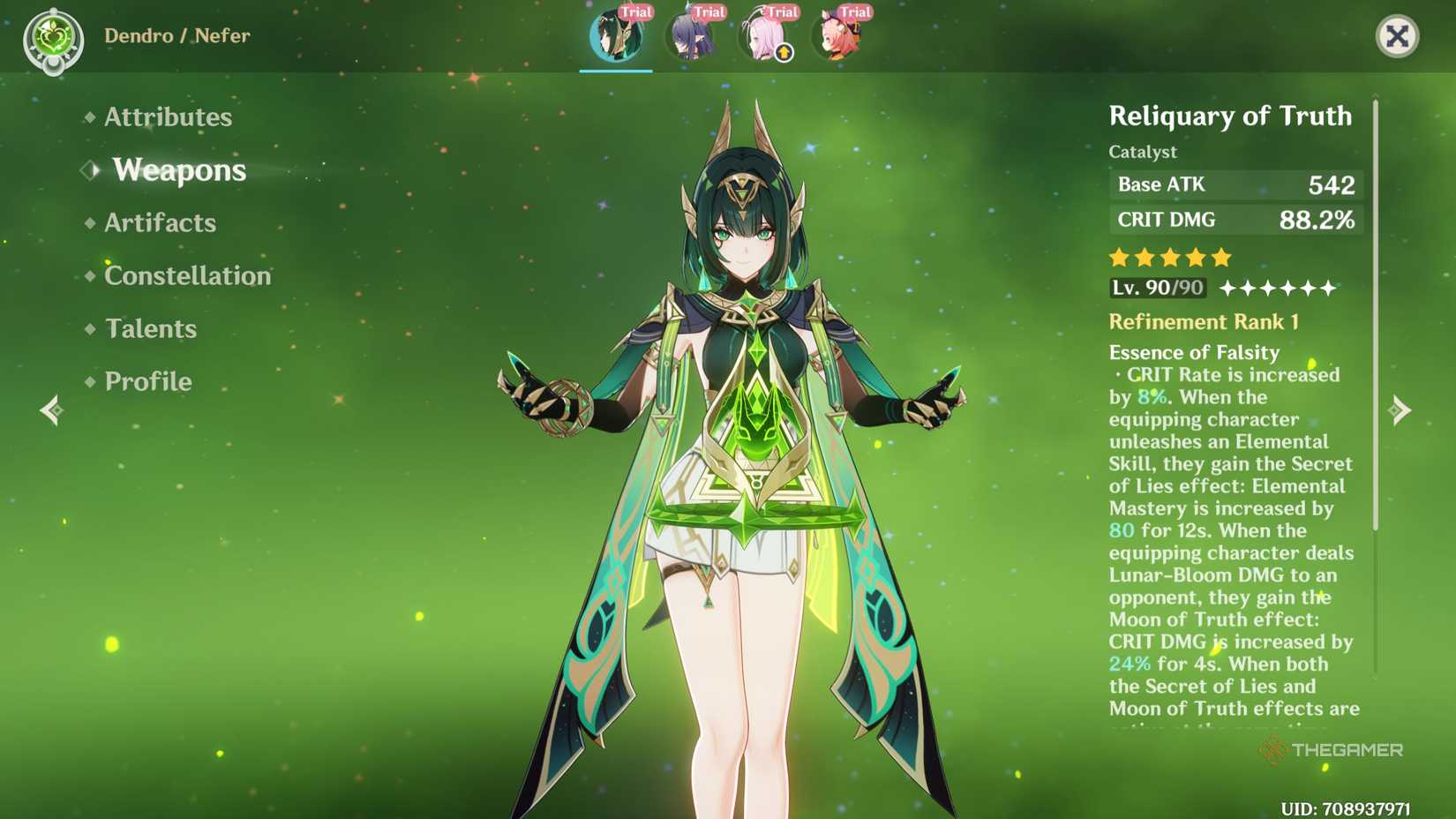Click the weapon rank stars row

[x=1170, y=257]
